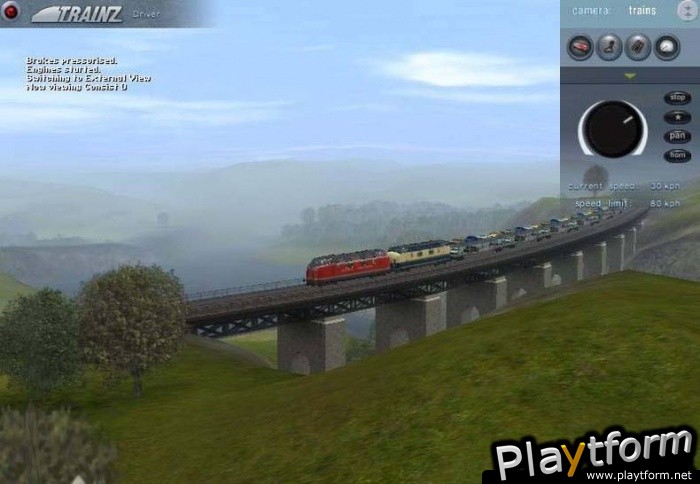Sound the train horn
This screenshot has height=484, width=700.
677,155
